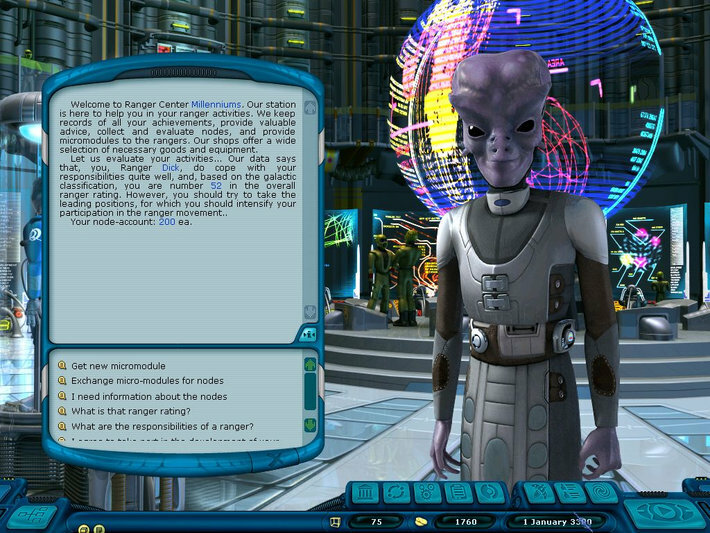The width and height of the screenshot is (710, 533).
Task: Click the swirling planet toolbar icon
Action: tap(488, 493)
